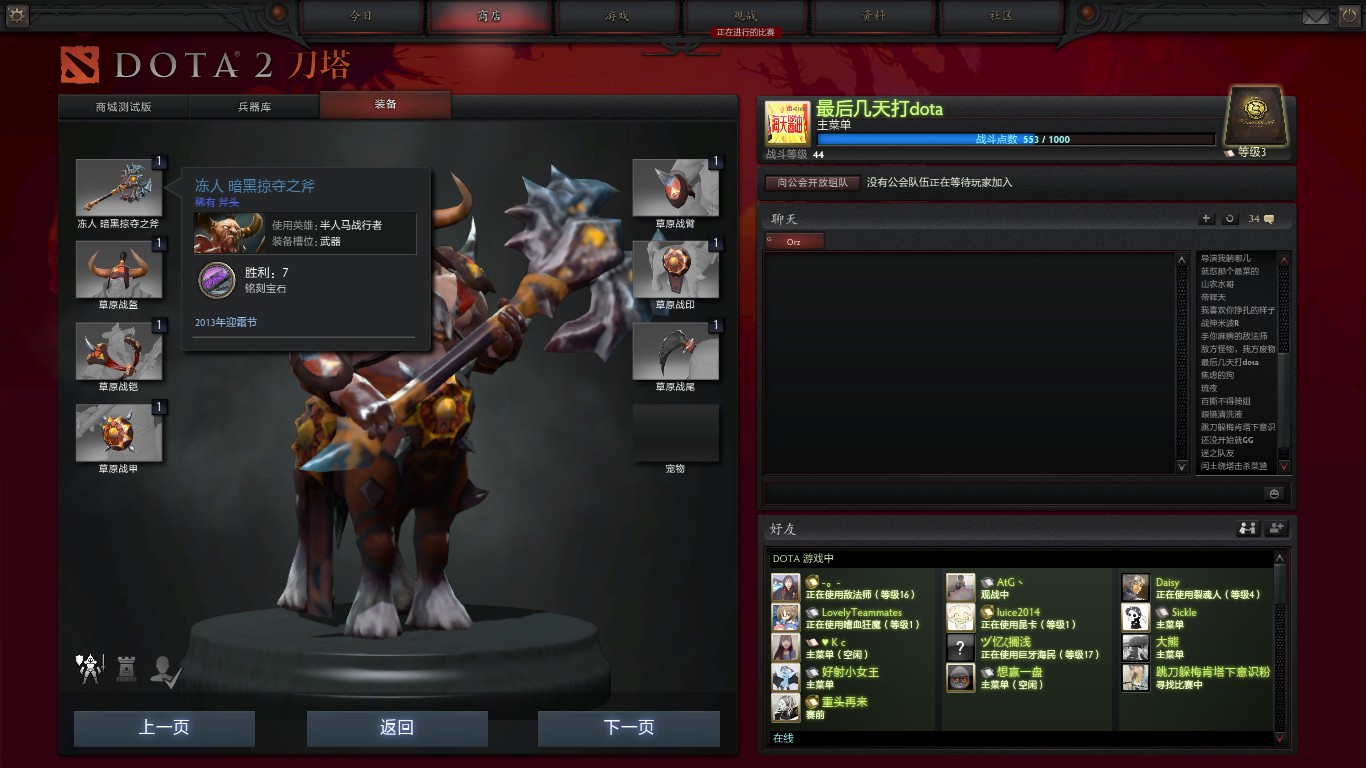1366x768 pixels.
Task: Open the 商店 store menu
Action: tap(490, 16)
